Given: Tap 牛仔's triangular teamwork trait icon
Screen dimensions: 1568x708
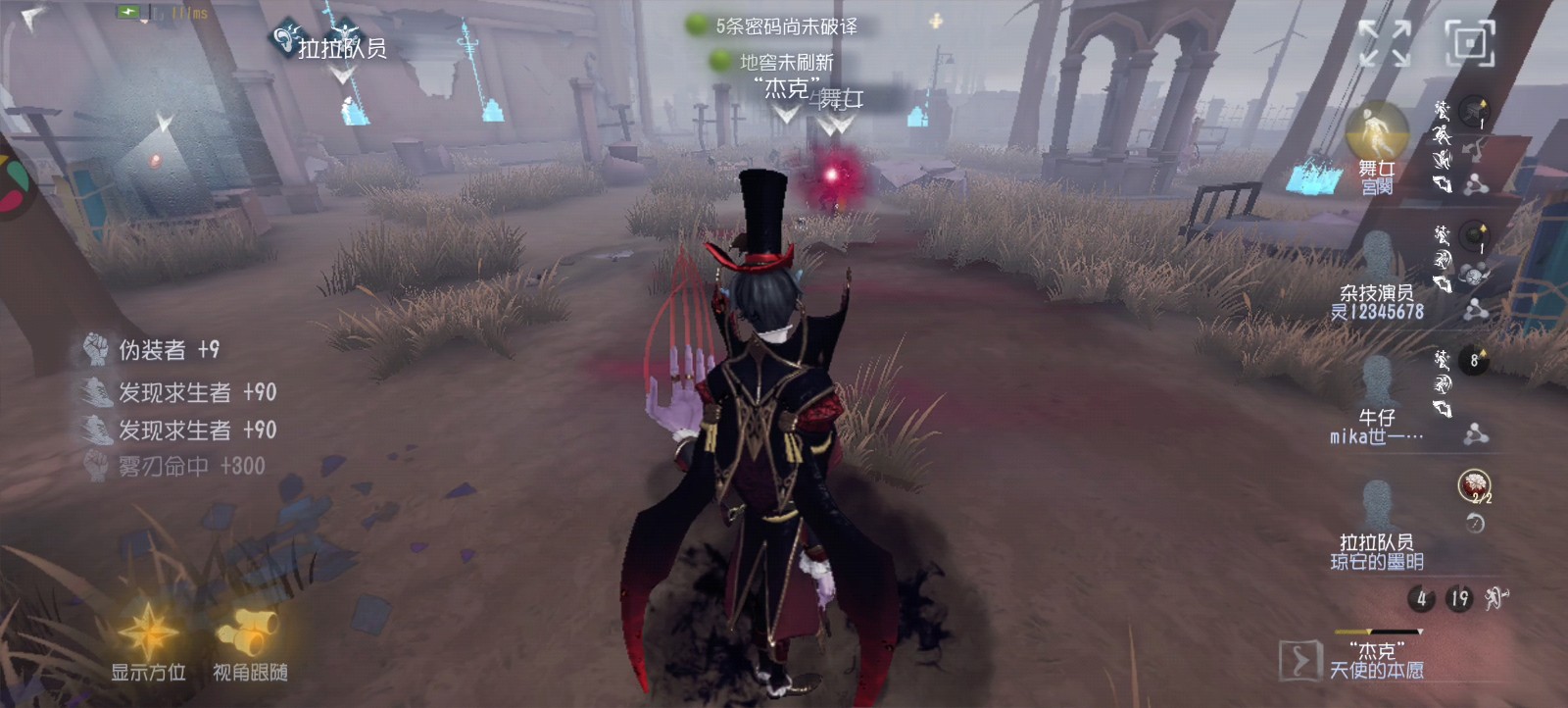Looking at the screenshot, I should tap(1476, 434).
